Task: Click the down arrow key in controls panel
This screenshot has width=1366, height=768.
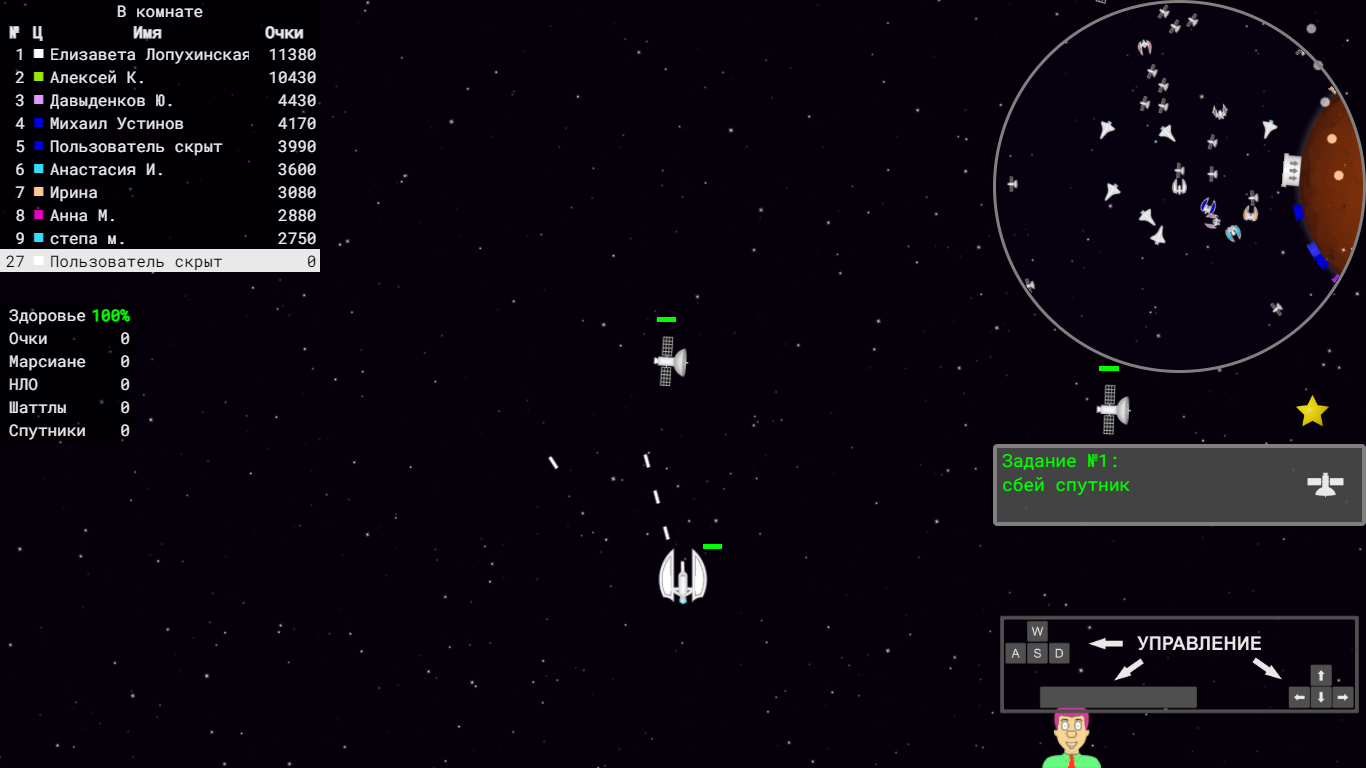Action: (x=1320, y=697)
